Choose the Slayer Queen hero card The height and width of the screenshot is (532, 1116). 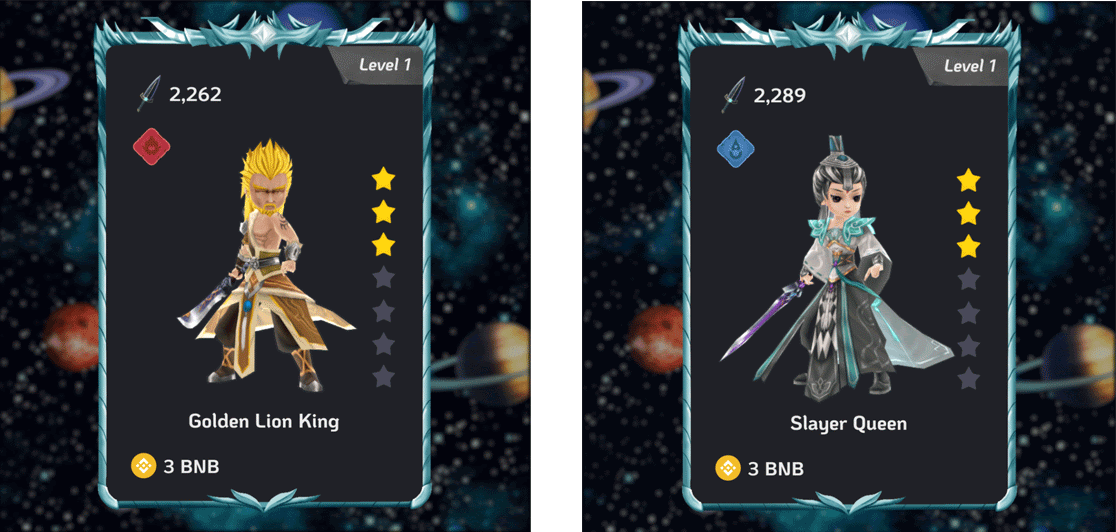pyautogui.click(x=849, y=270)
